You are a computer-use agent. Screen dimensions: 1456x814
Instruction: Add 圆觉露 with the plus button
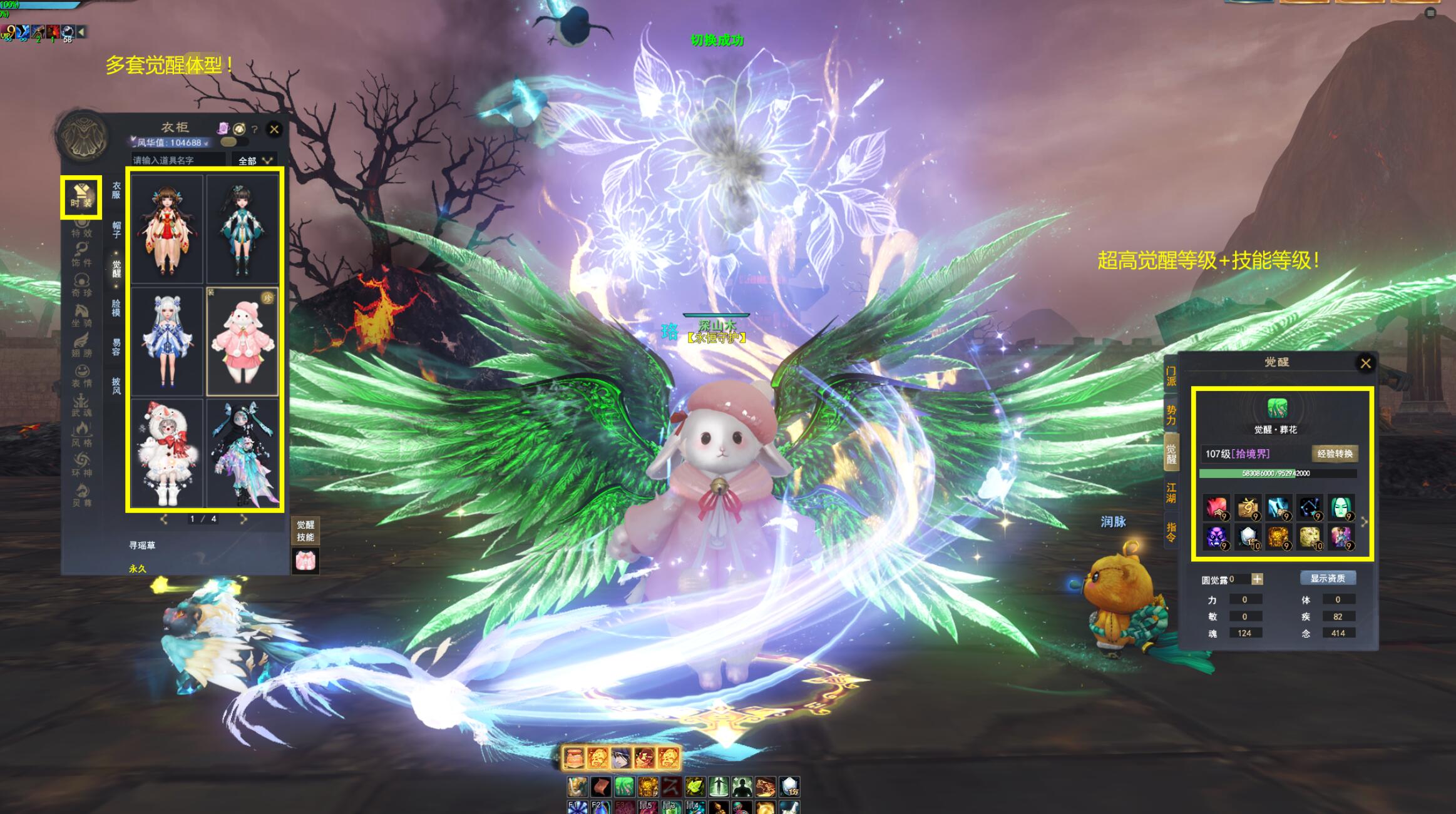coord(1257,579)
